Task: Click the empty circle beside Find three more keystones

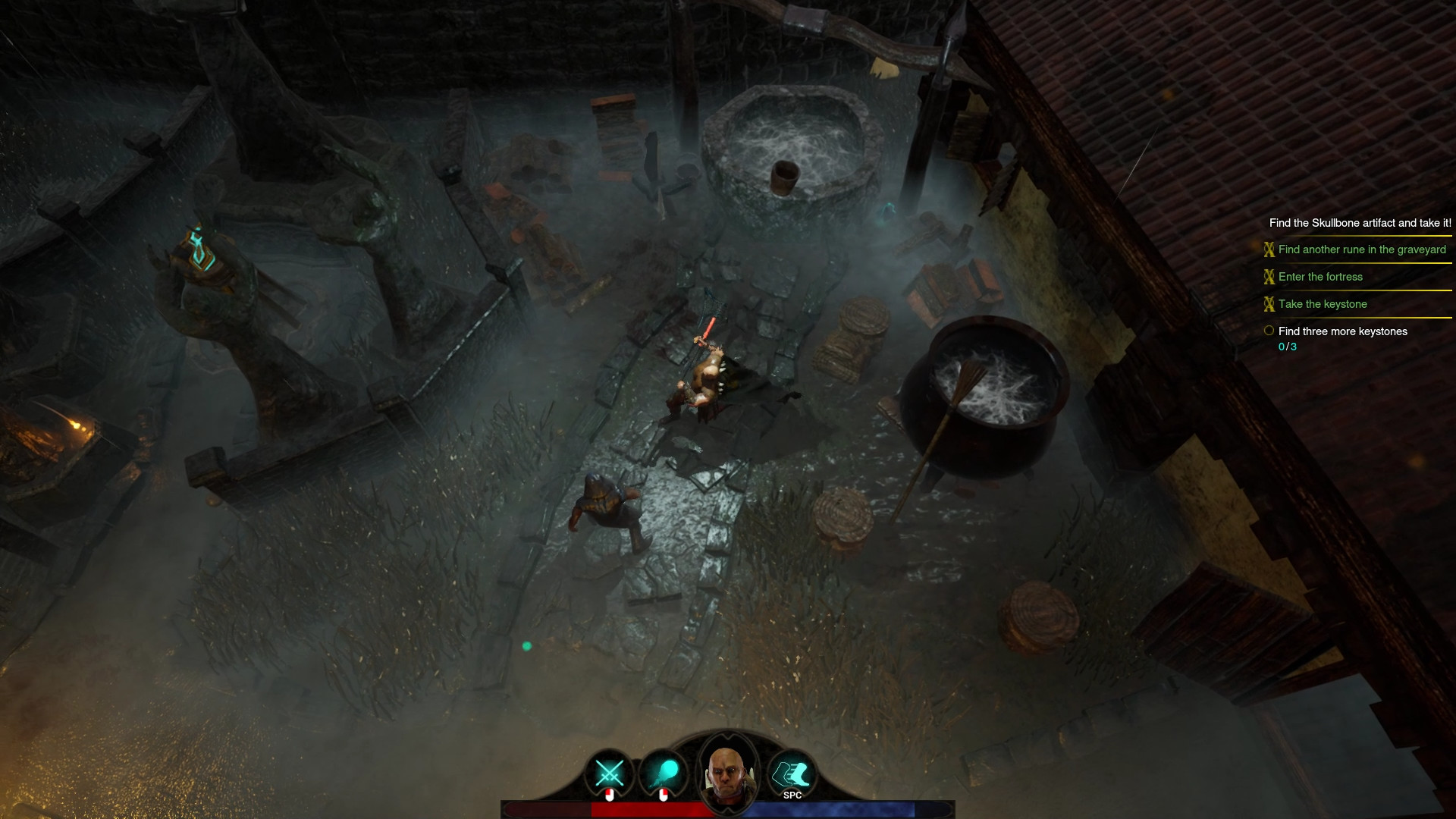Action: point(1269,330)
